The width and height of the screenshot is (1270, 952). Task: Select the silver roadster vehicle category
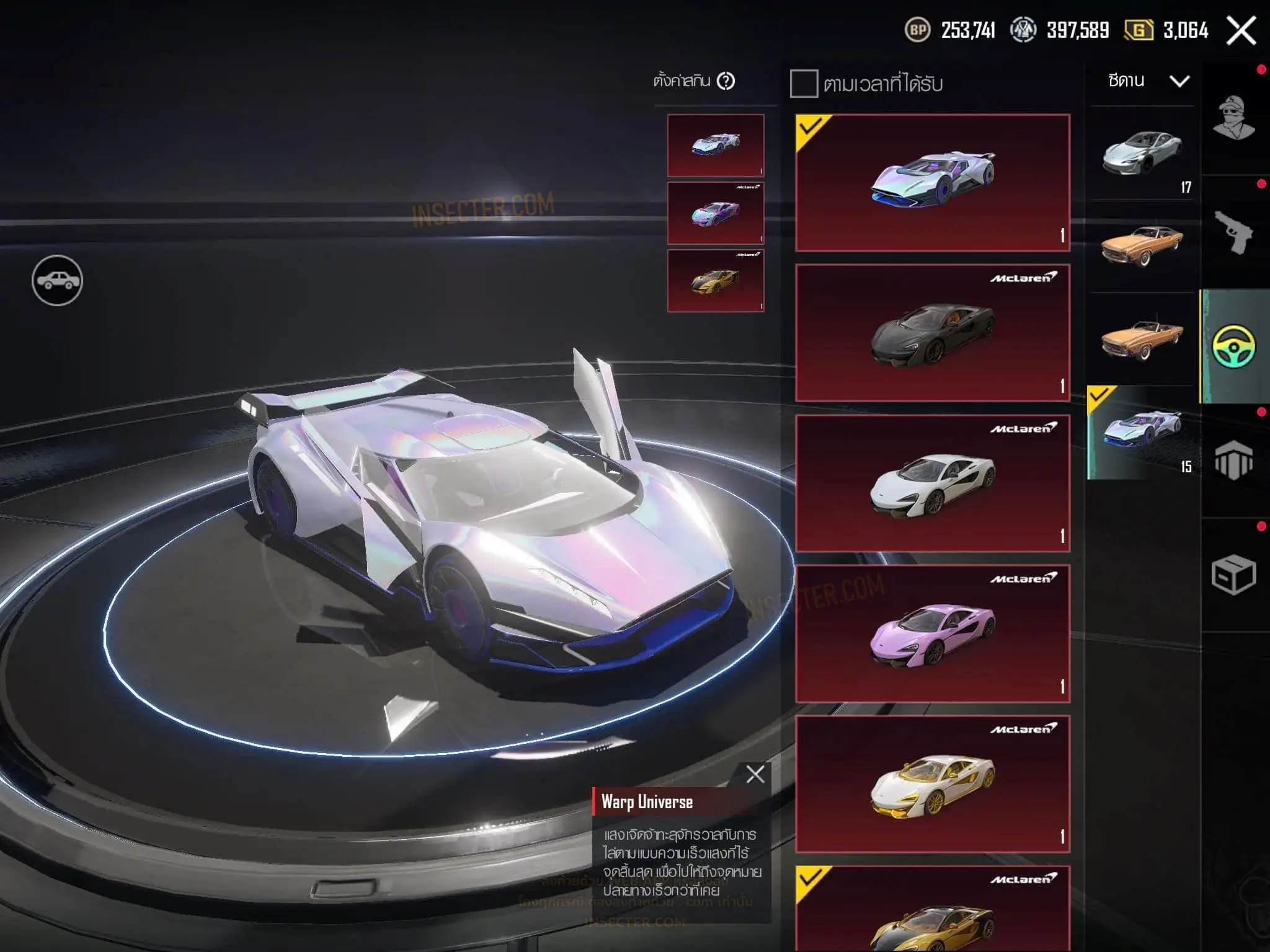coord(1142,154)
